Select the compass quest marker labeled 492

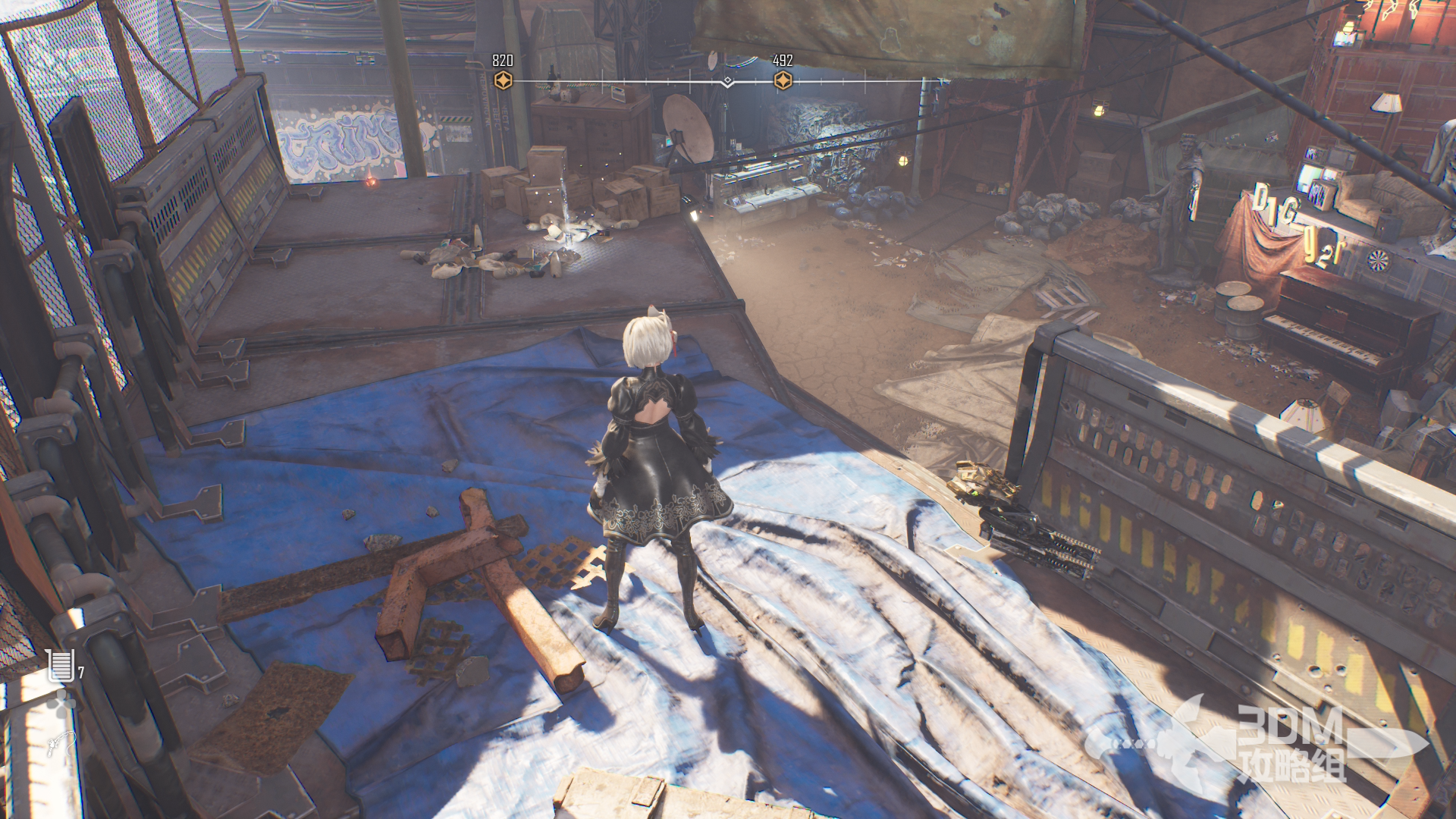pyautogui.click(x=783, y=80)
